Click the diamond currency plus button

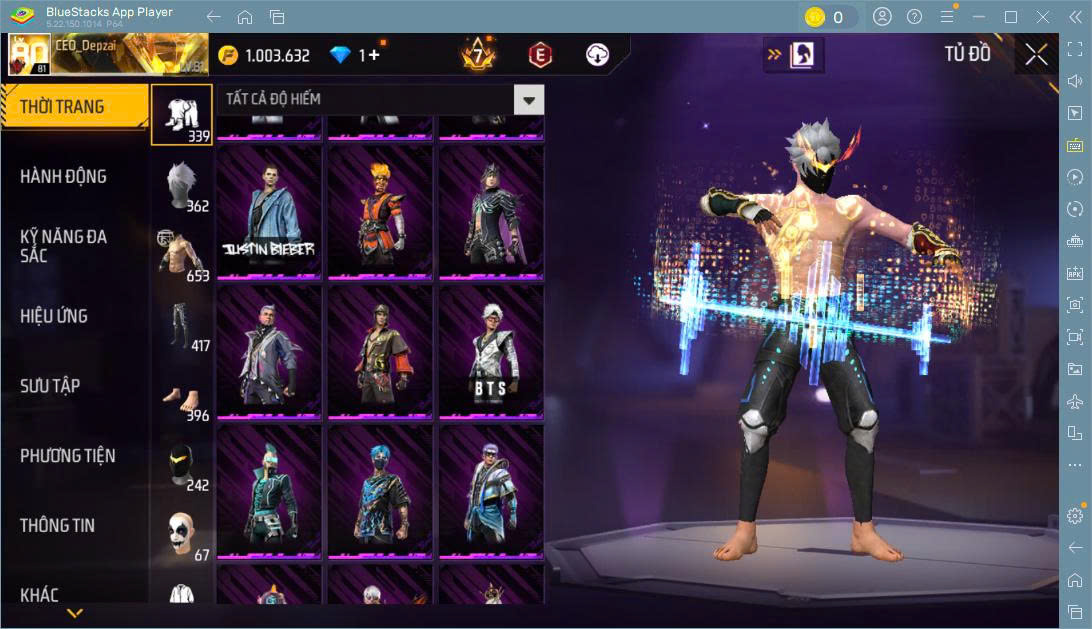[x=375, y=55]
